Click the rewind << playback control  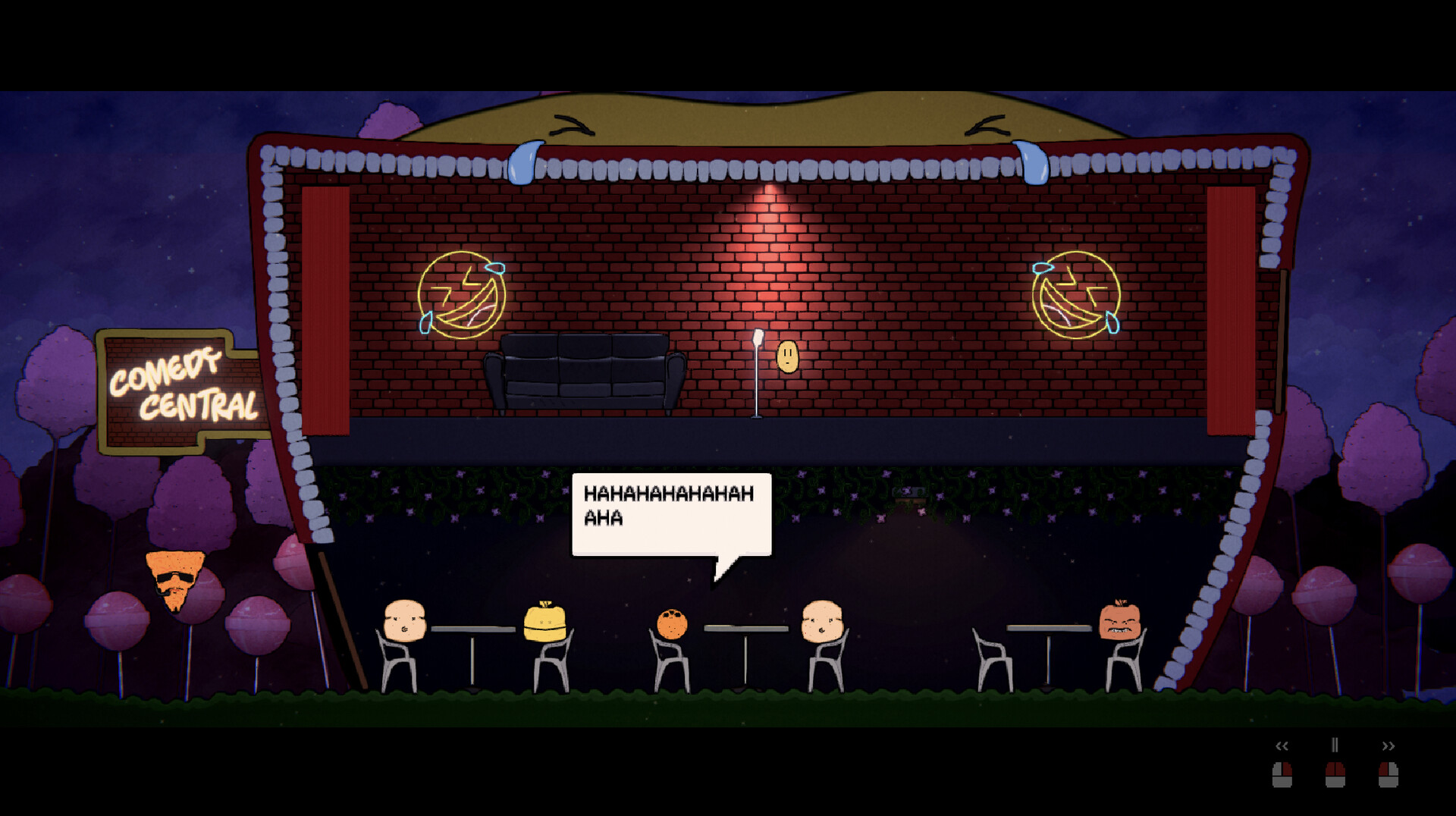pos(1282,745)
